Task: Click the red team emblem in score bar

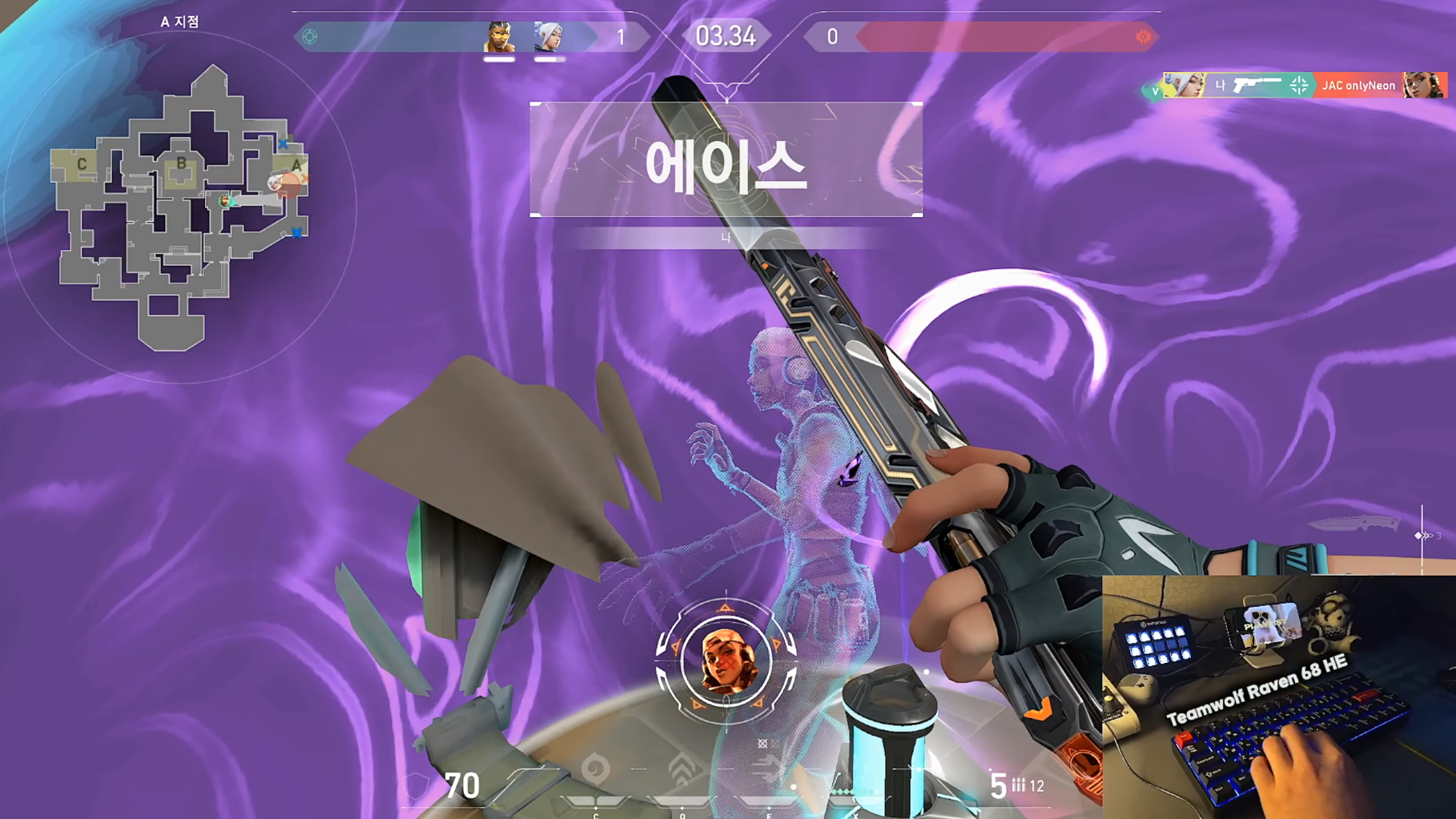Action: [1143, 37]
